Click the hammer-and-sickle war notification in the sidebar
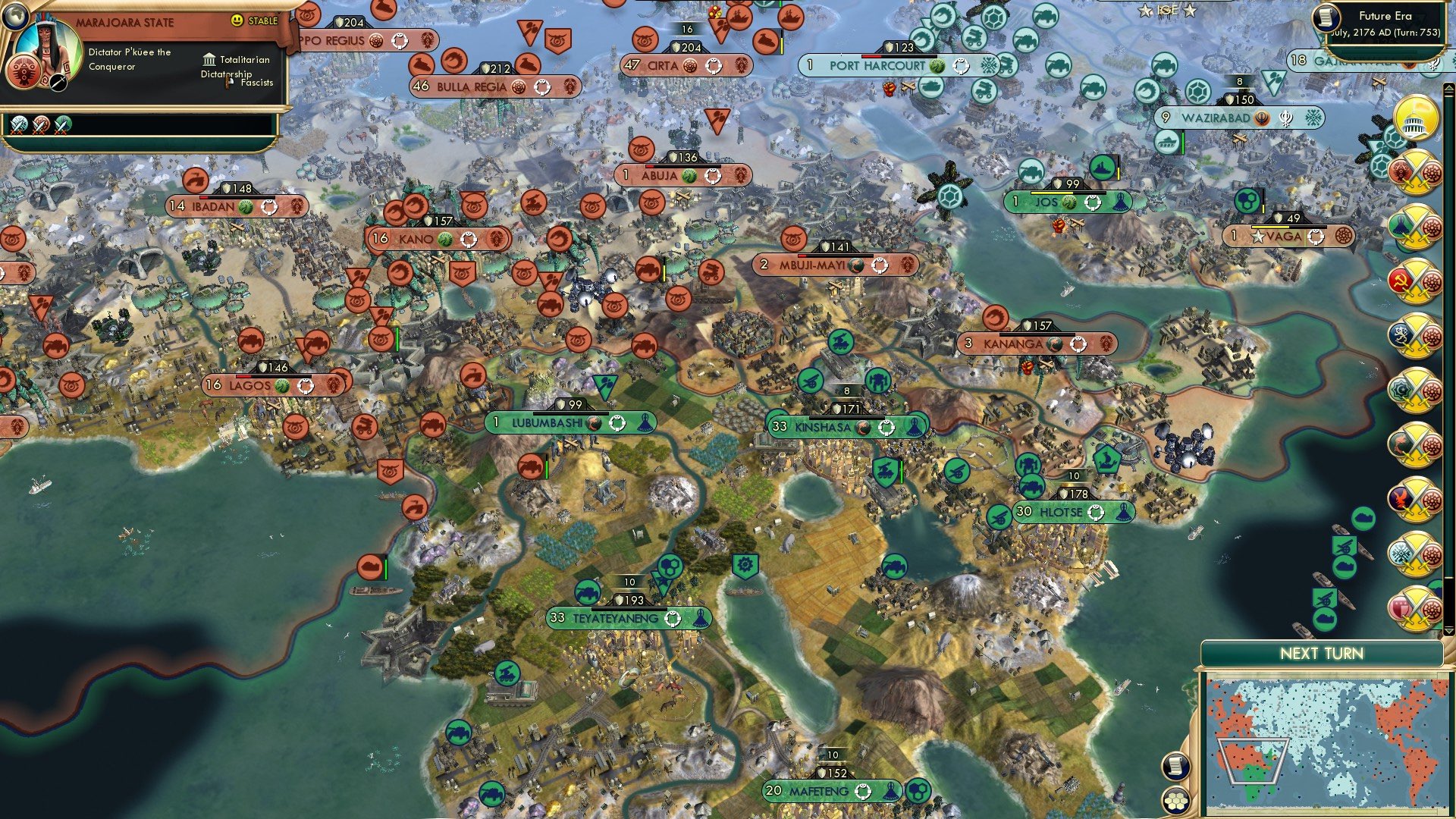 [1416, 281]
